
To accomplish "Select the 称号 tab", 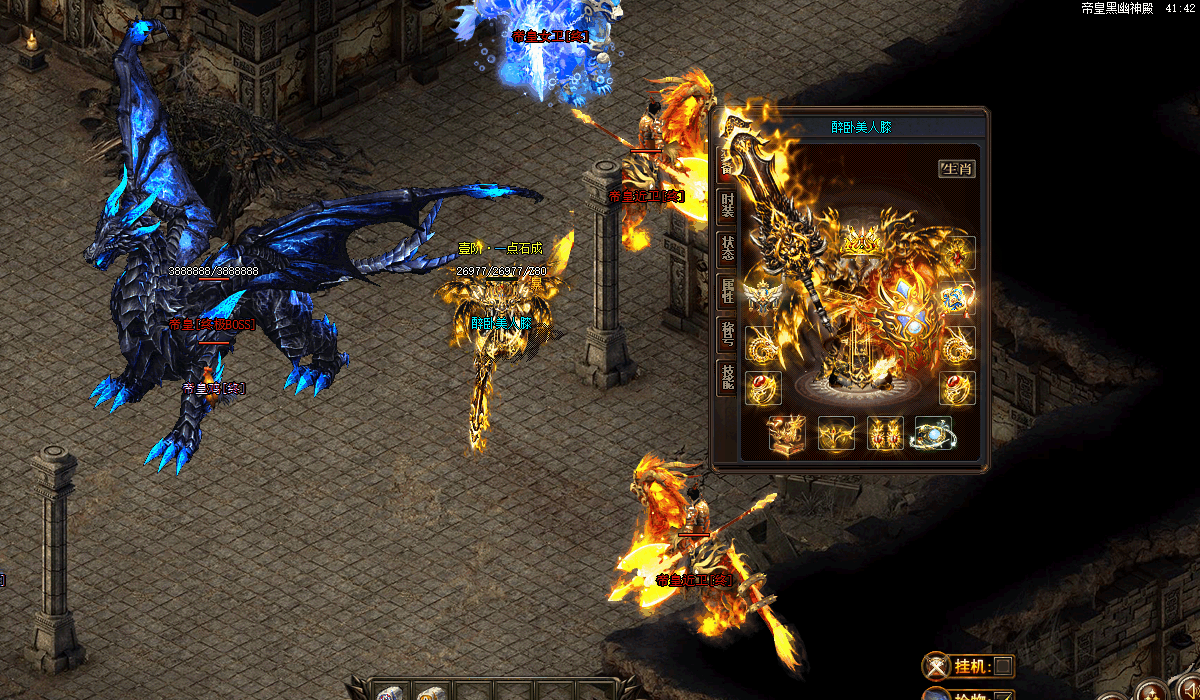I will tap(727, 334).
